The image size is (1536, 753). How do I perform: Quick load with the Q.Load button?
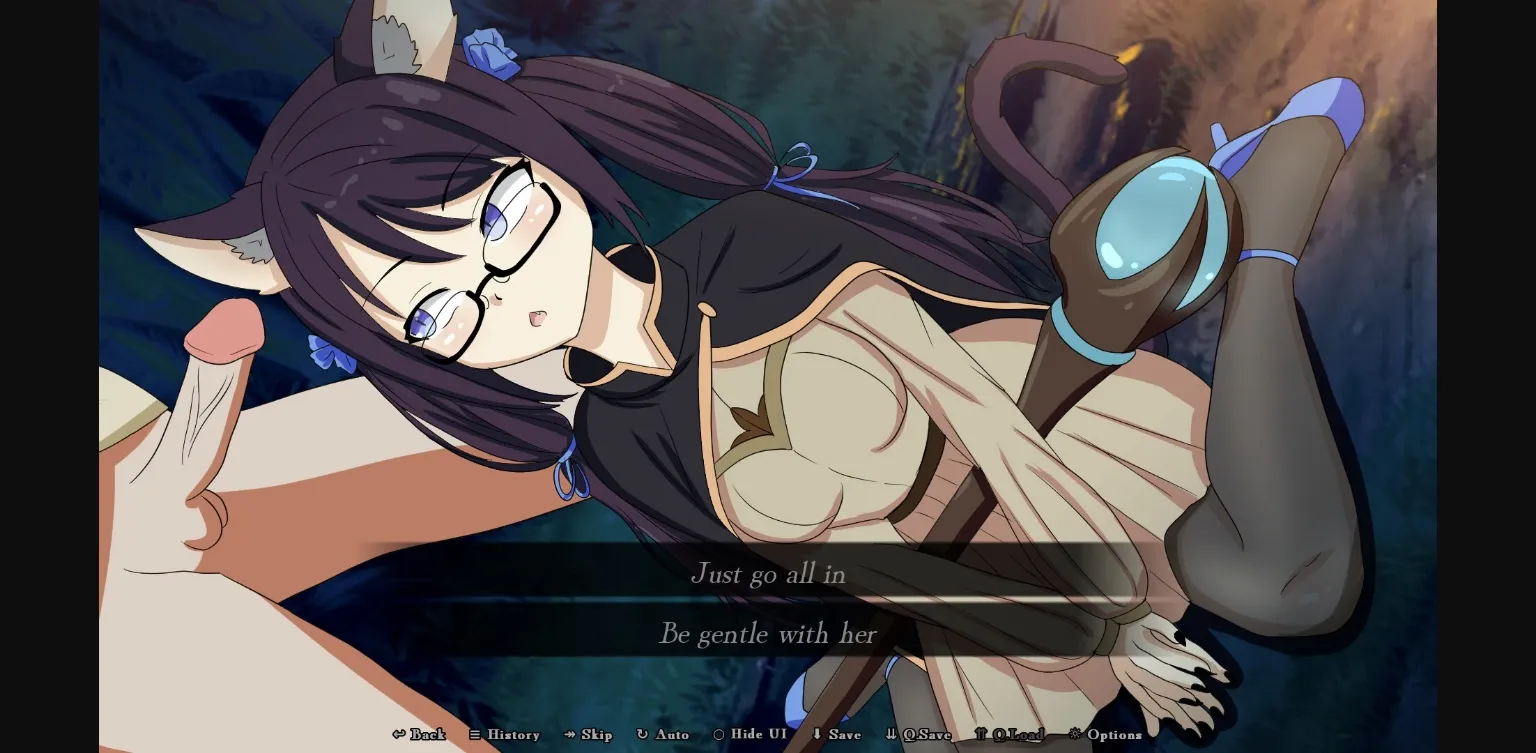point(1009,735)
